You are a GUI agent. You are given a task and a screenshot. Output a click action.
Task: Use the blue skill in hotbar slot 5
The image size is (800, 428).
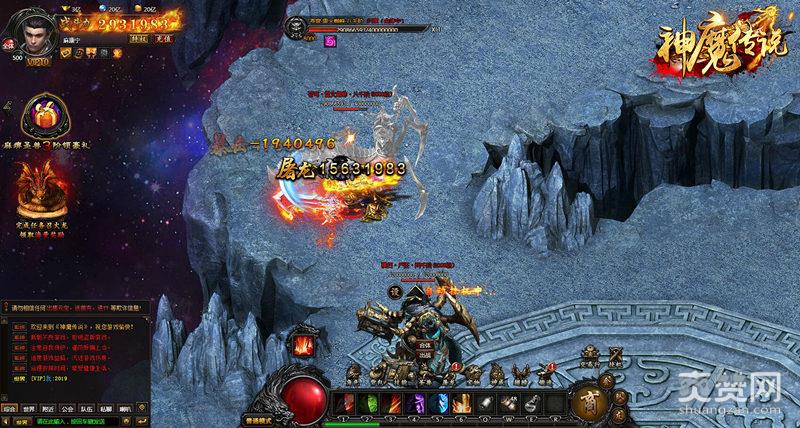point(439,402)
